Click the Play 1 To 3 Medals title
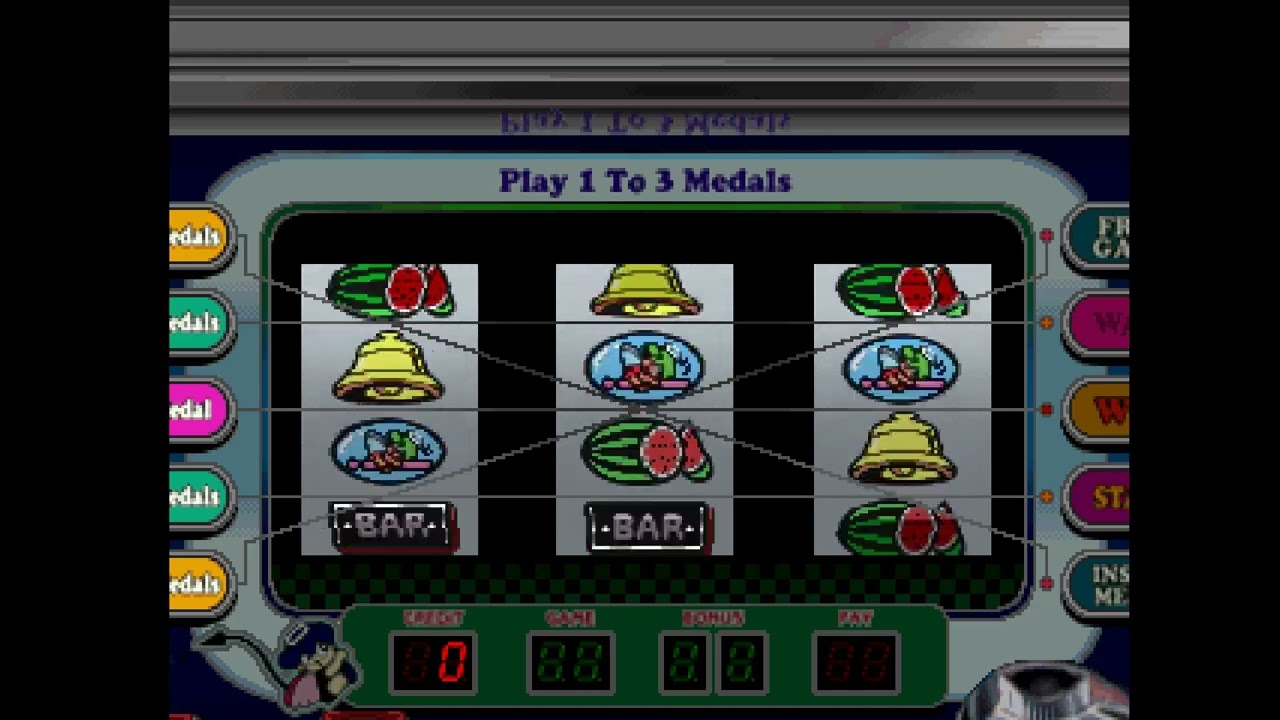Image resolution: width=1280 pixels, height=720 pixels. [645, 182]
